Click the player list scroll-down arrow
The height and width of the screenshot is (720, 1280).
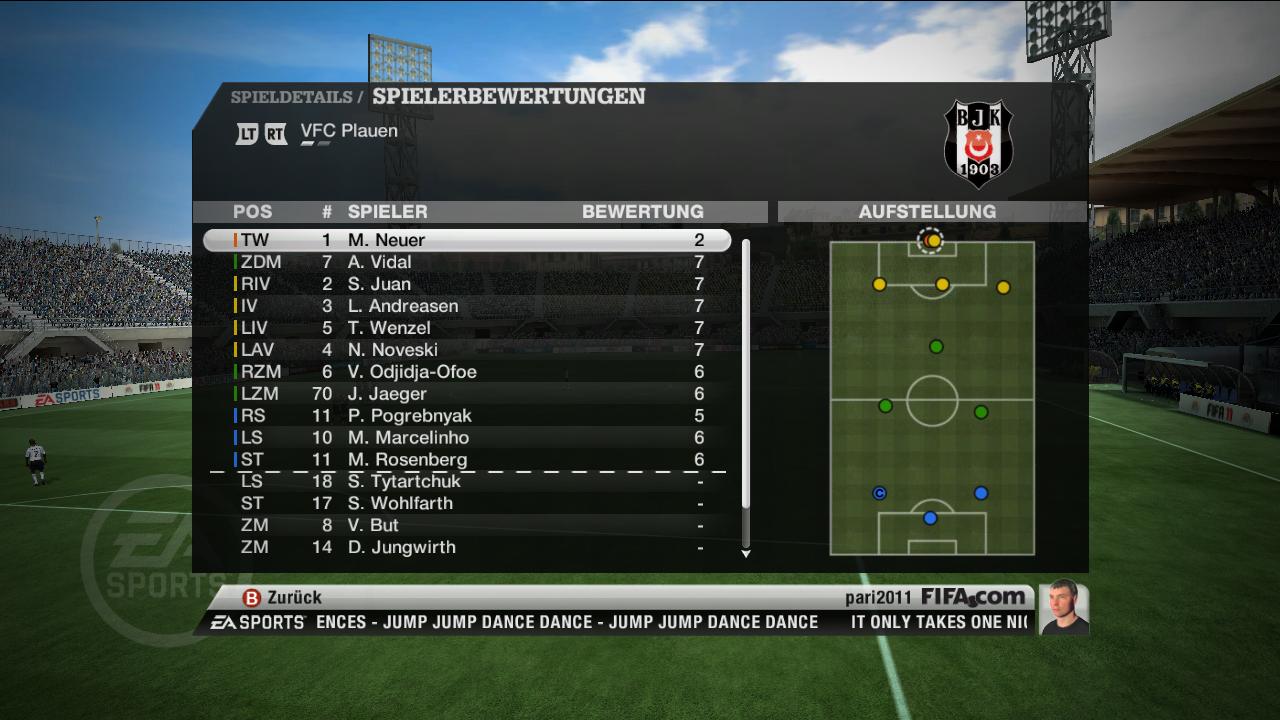coord(746,553)
